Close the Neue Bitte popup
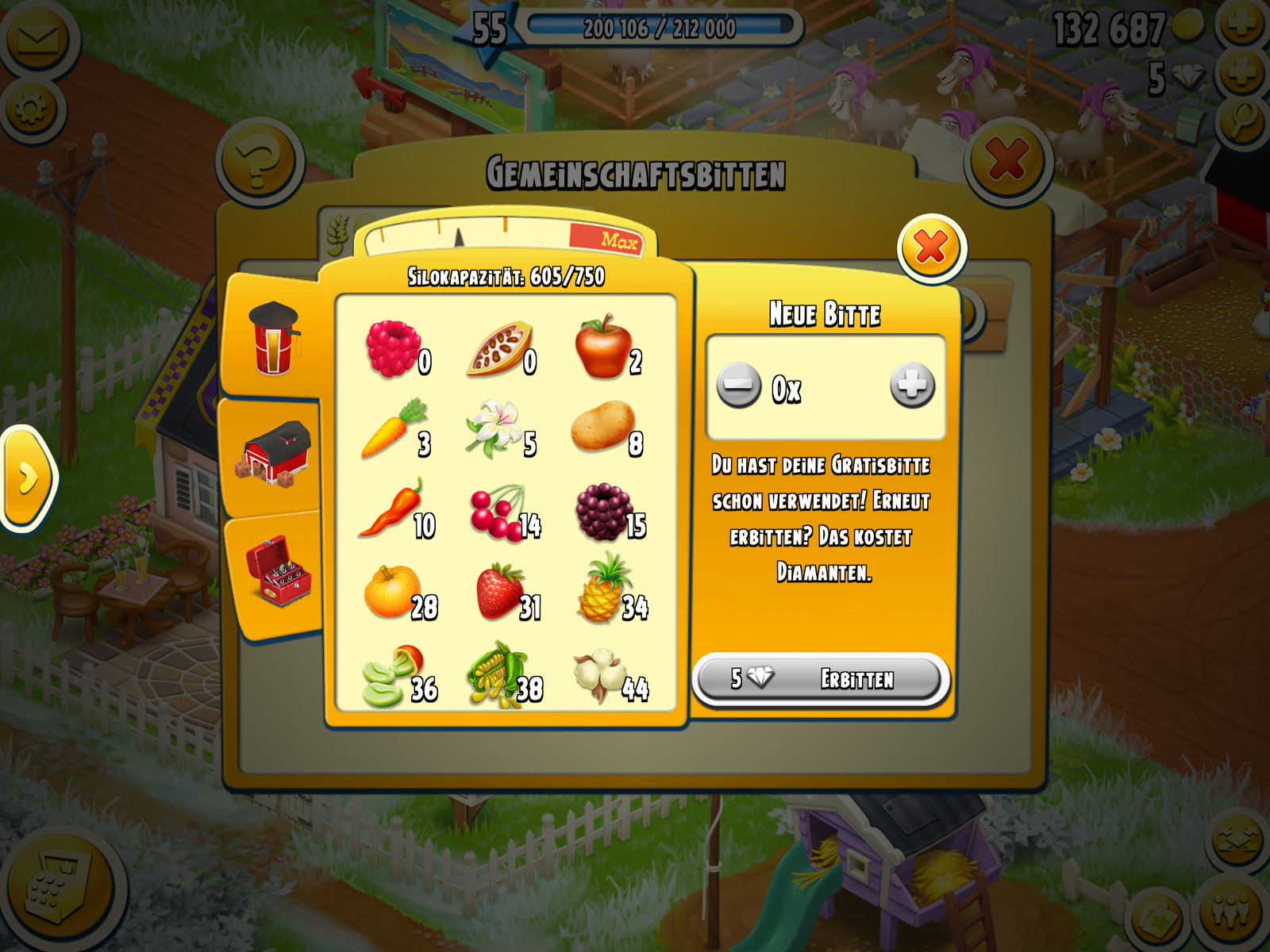The height and width of the screenshot is (952, 1270). point(931,248)
